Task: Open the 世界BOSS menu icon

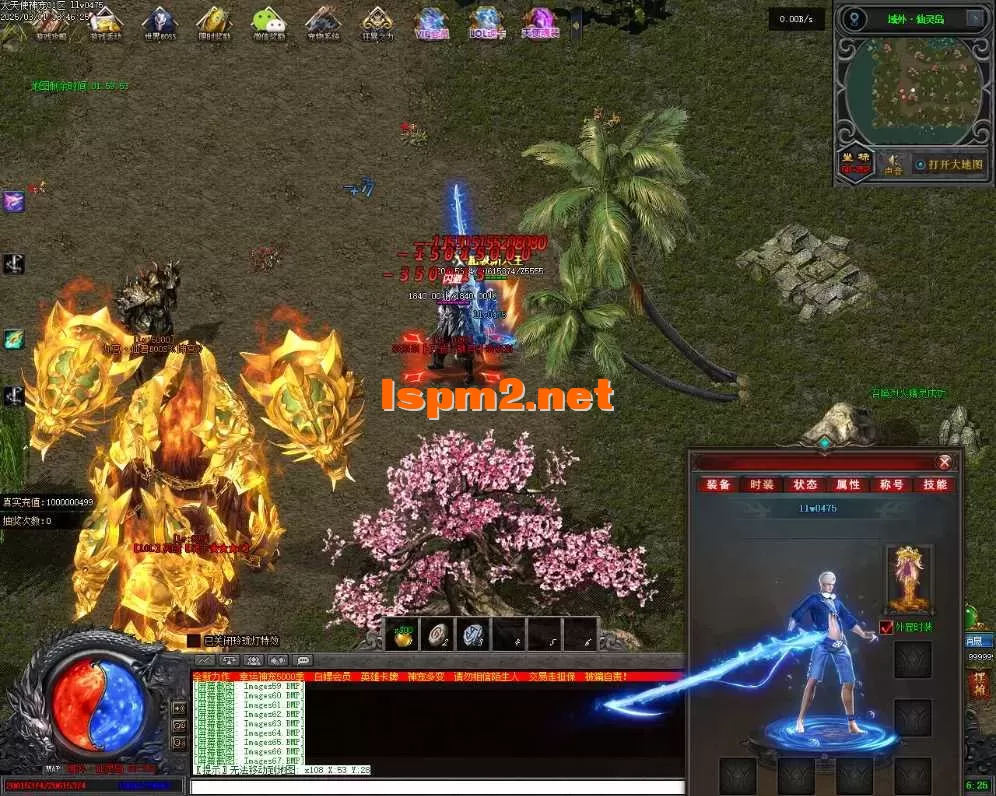Action: point(159,22)
